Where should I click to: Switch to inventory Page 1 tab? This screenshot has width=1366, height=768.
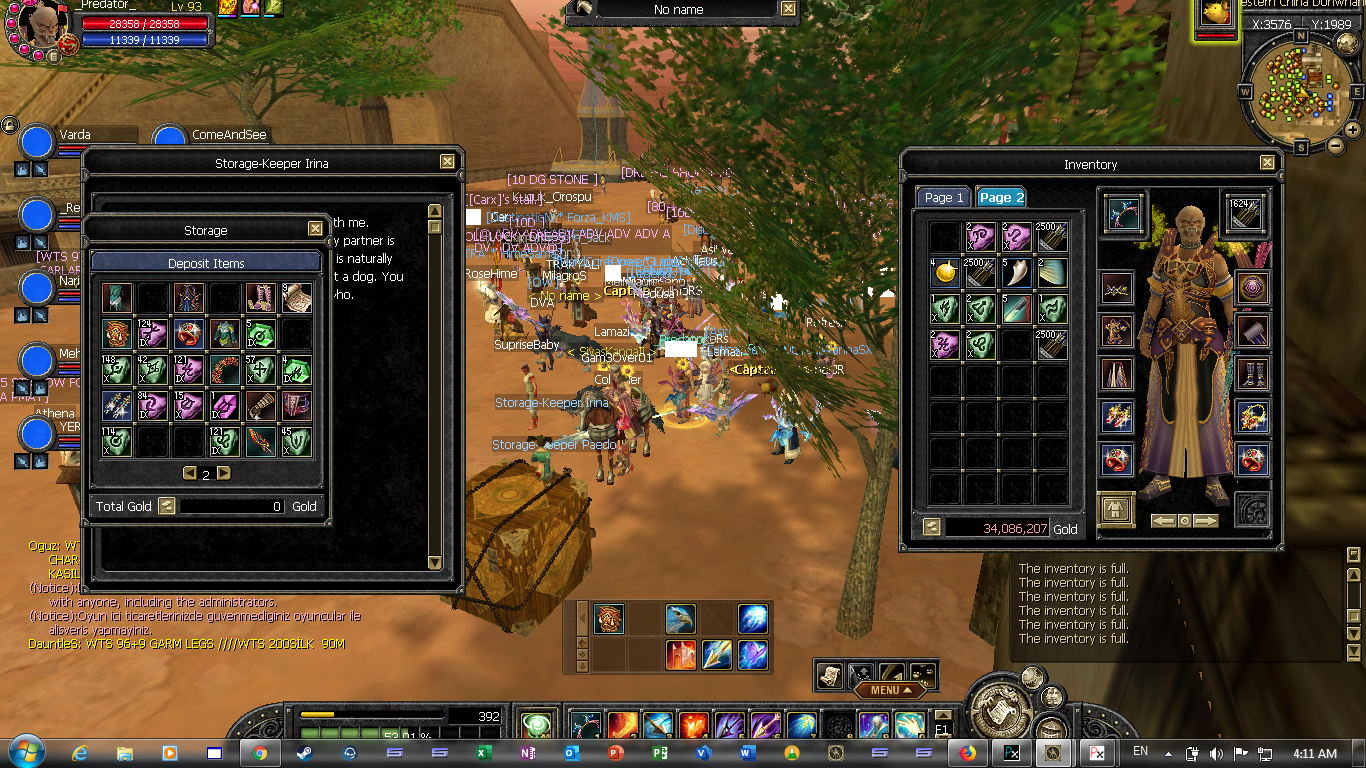pos(944,197)
